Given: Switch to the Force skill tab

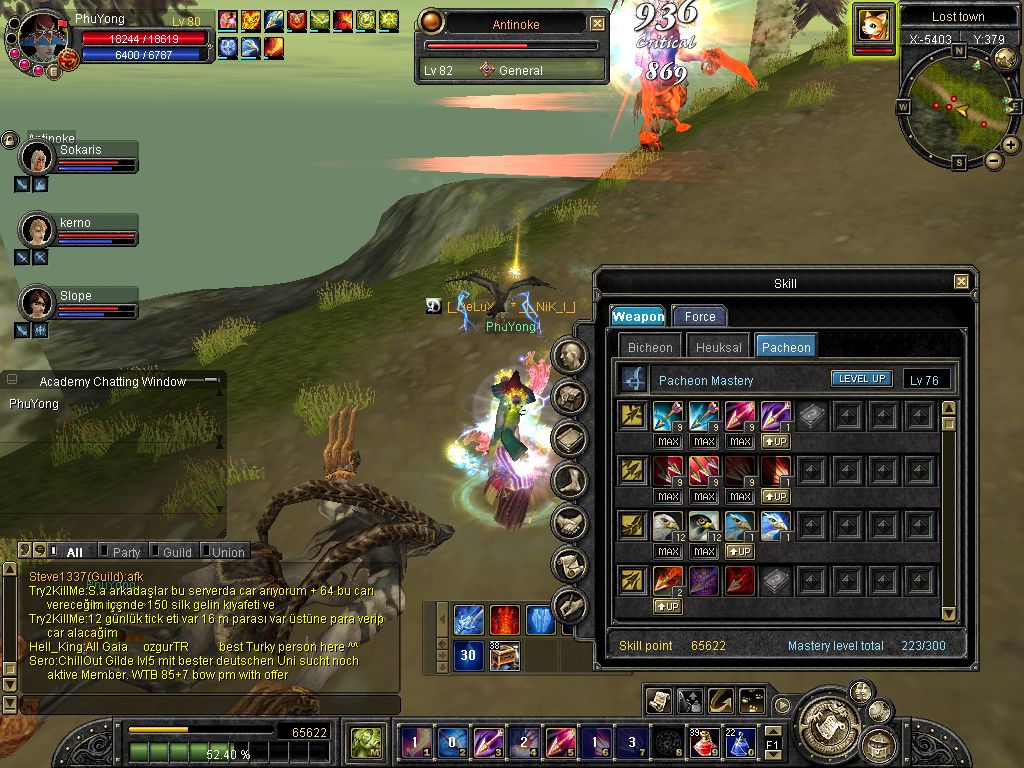Looking at the screenshot, I should point(700,316).
